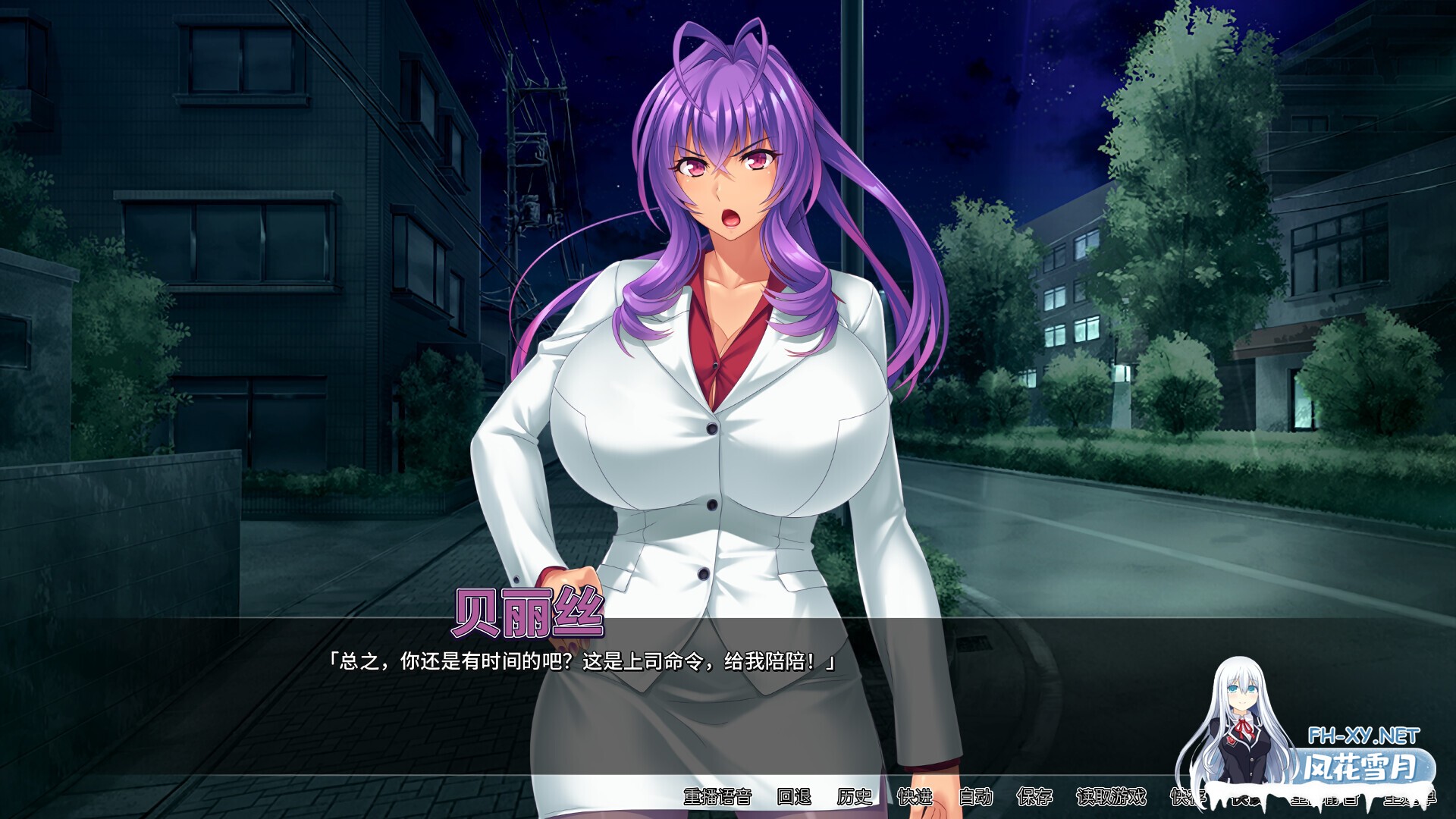The image size is (1456, 819).
Task: Open the 保存 save screen
Action: coord(1035,798)
